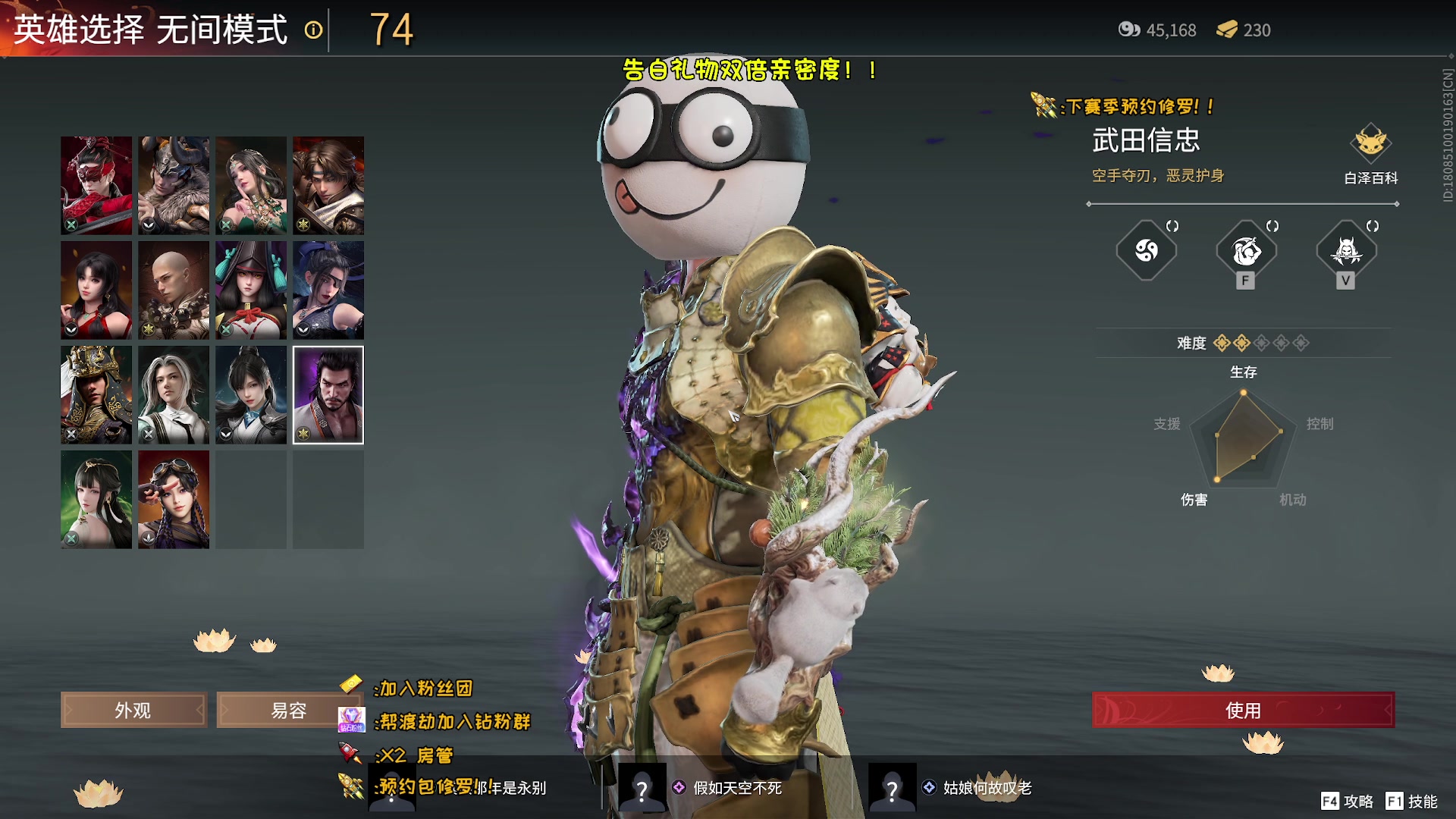The height and width of the screenshot is (819, 1456).
Task: View the tomoe swirl passive skill icon
Action: [x=1146, y=251]
